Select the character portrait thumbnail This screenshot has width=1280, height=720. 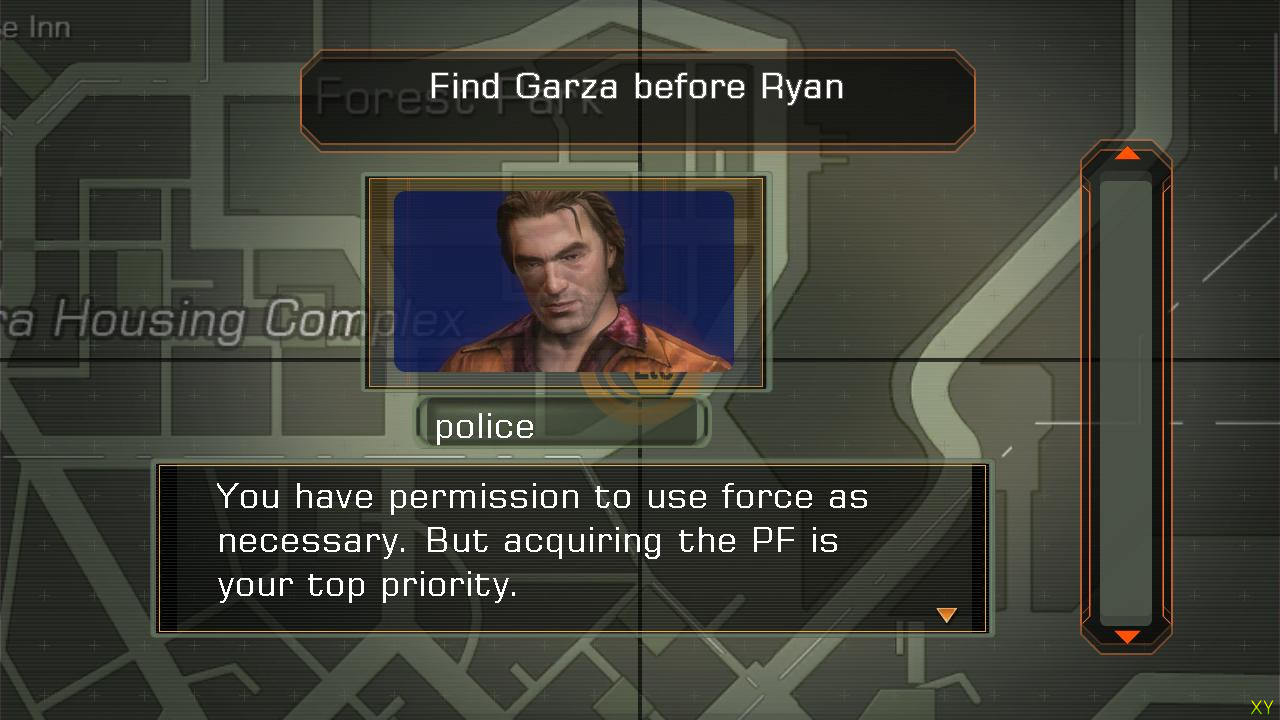565,282
